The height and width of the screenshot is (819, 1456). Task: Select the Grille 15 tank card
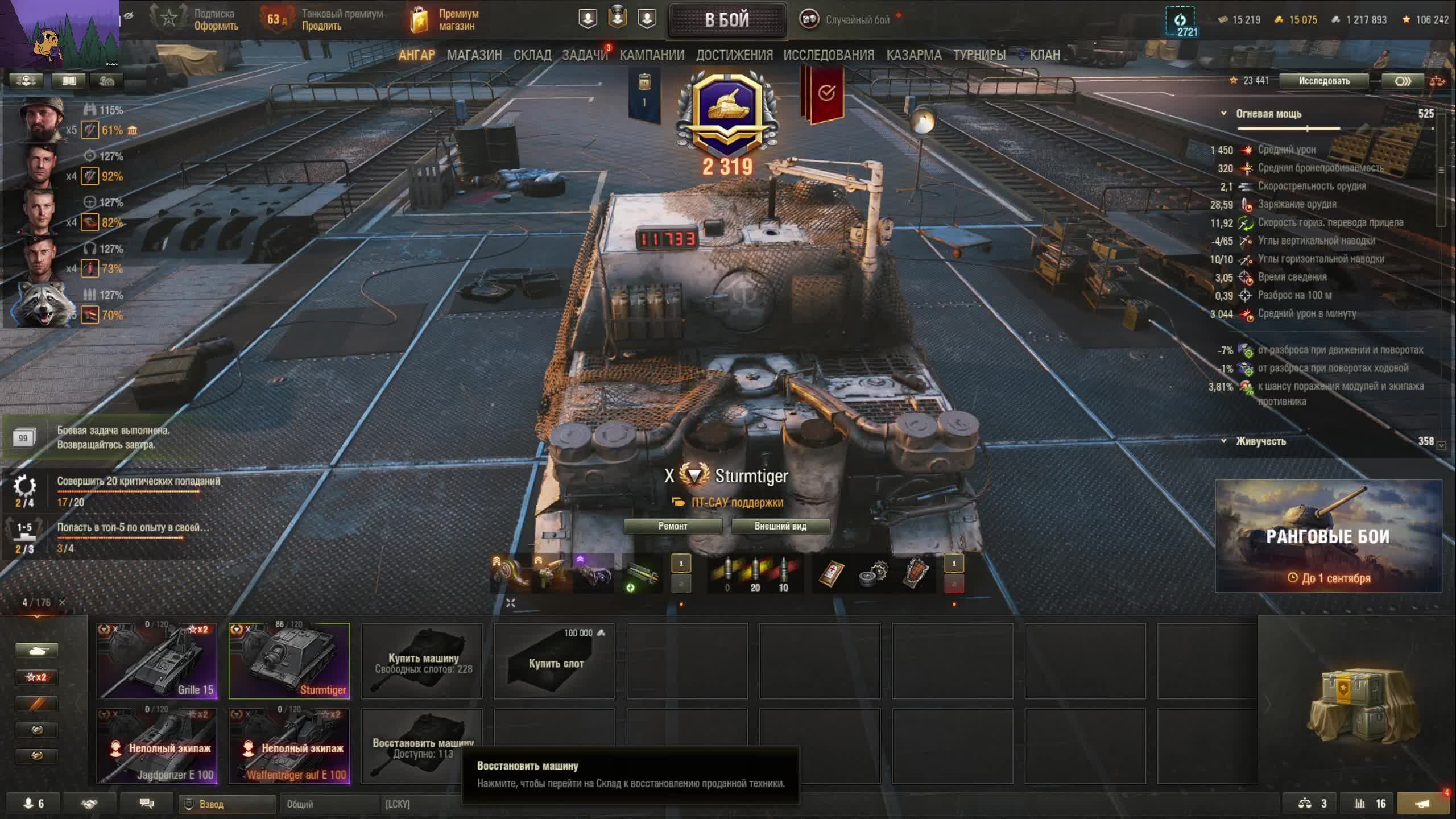click(x=157, y=661)
